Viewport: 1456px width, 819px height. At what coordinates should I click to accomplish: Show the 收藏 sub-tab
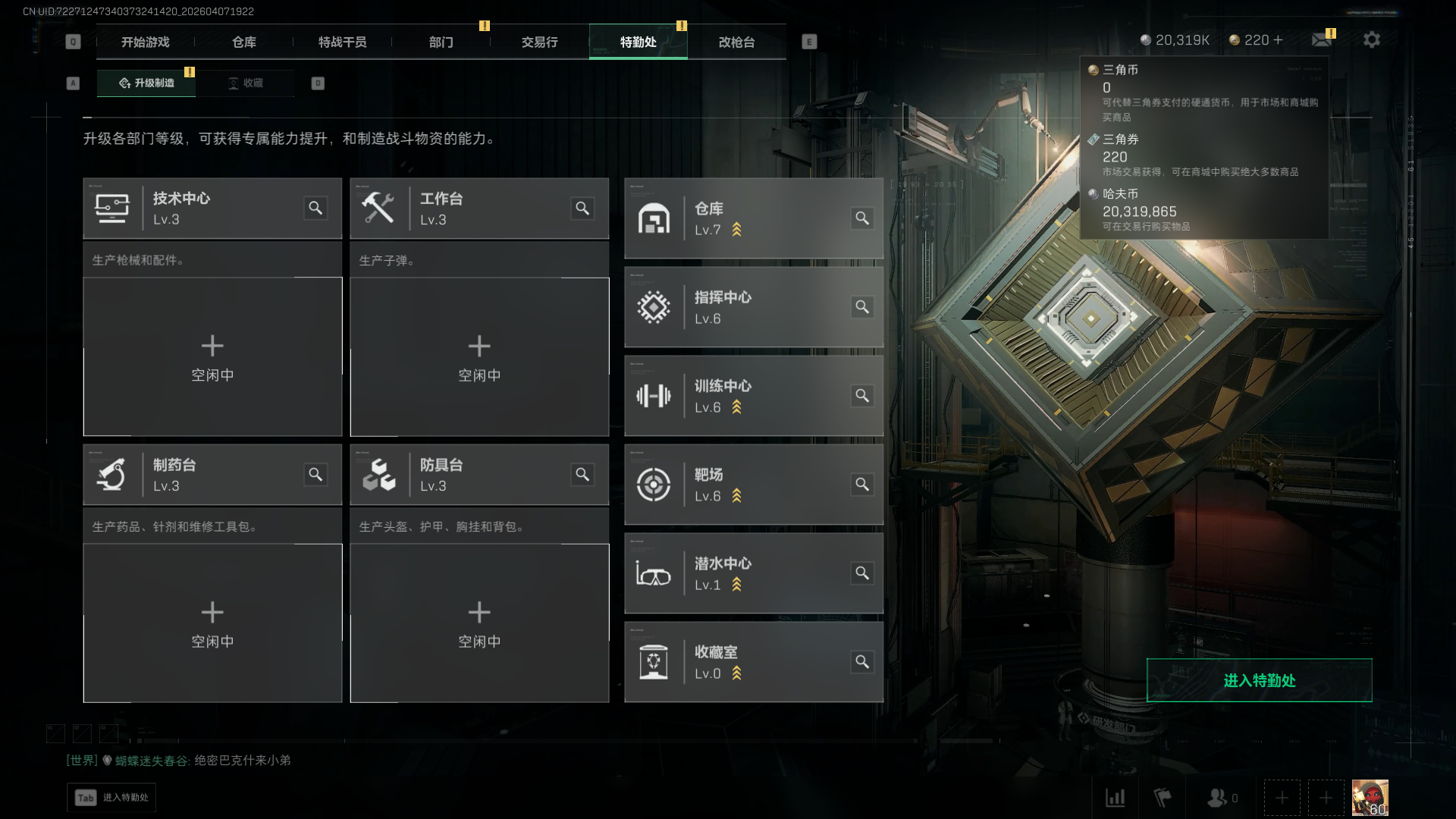tap(246, 83)
